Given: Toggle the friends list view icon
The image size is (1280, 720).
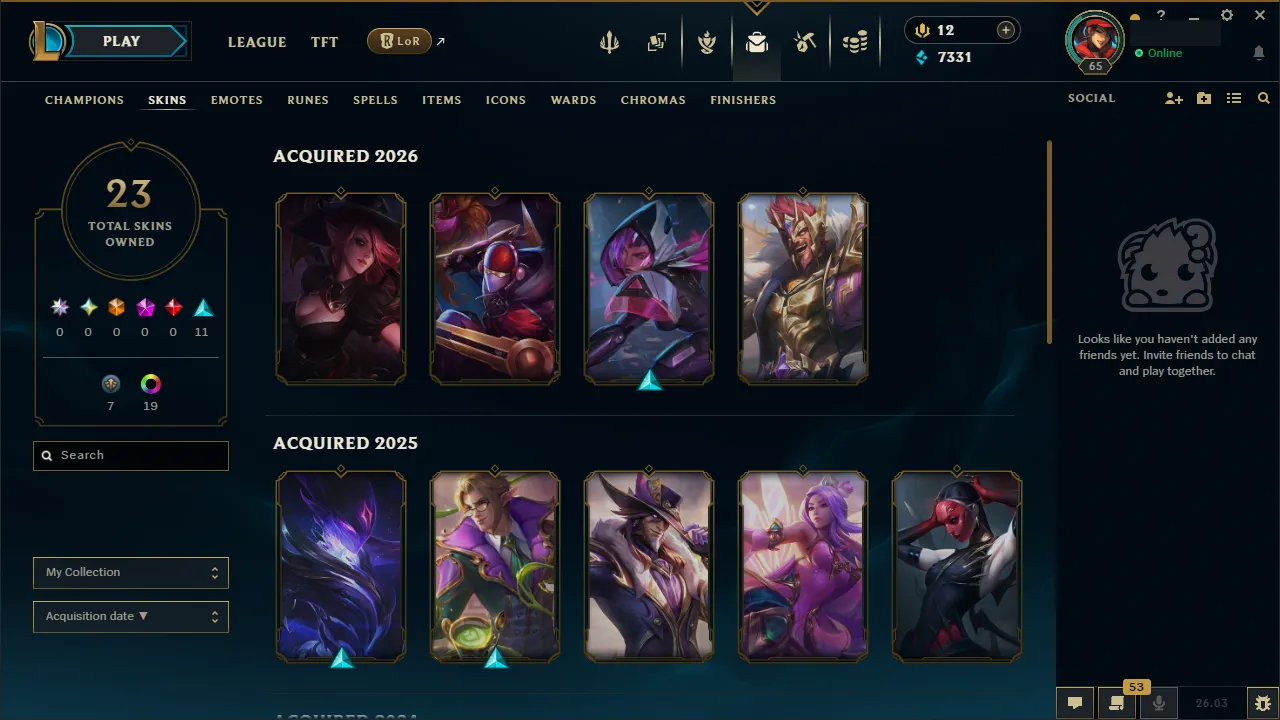Looking at the screenshot, I should coord(1233,98).
